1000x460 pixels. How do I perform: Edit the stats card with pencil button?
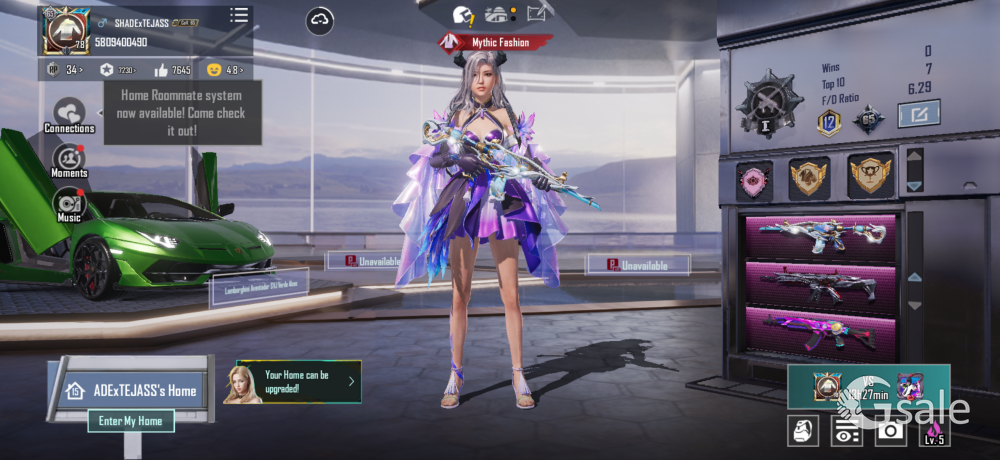(918, 115)
